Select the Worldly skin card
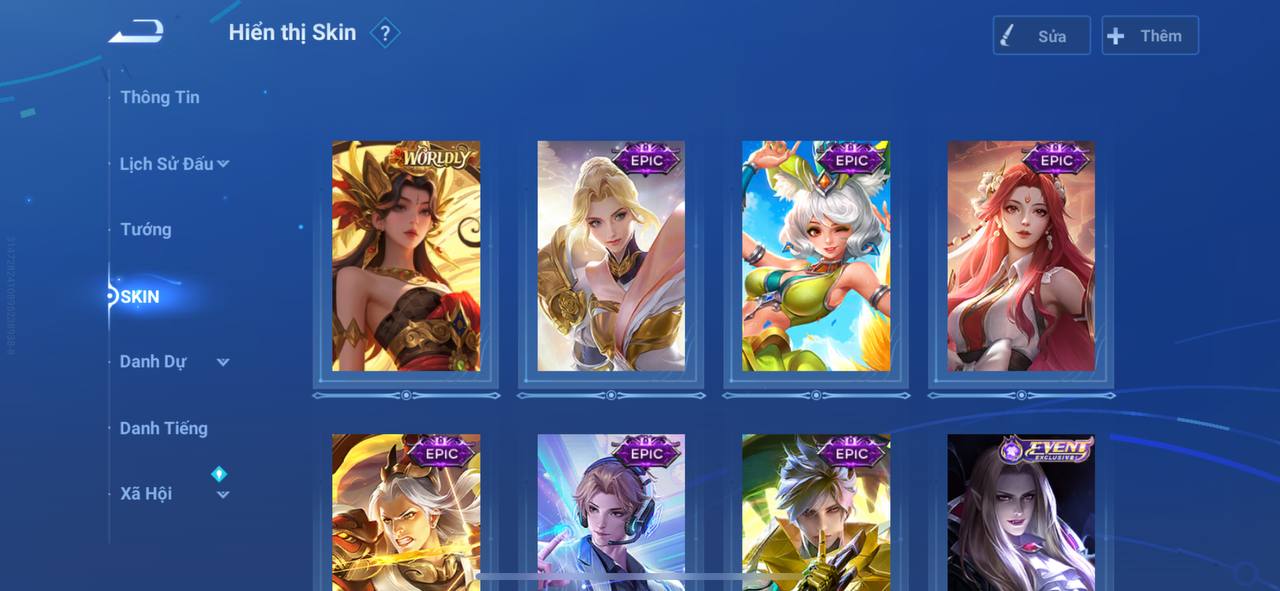 coord(406,256)
